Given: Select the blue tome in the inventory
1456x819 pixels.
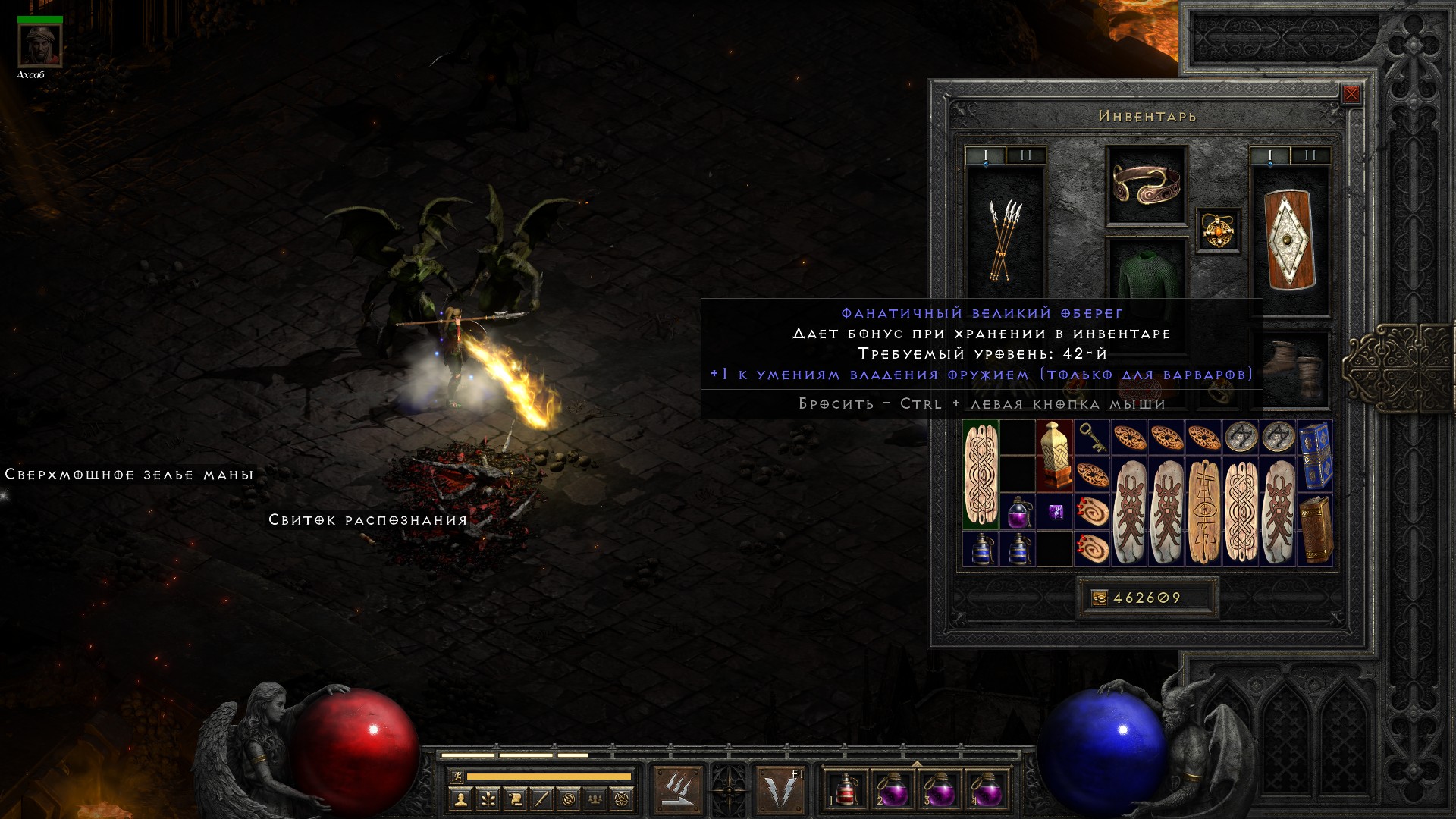Looking at the screenshot, I should [x=1315, y=456].
